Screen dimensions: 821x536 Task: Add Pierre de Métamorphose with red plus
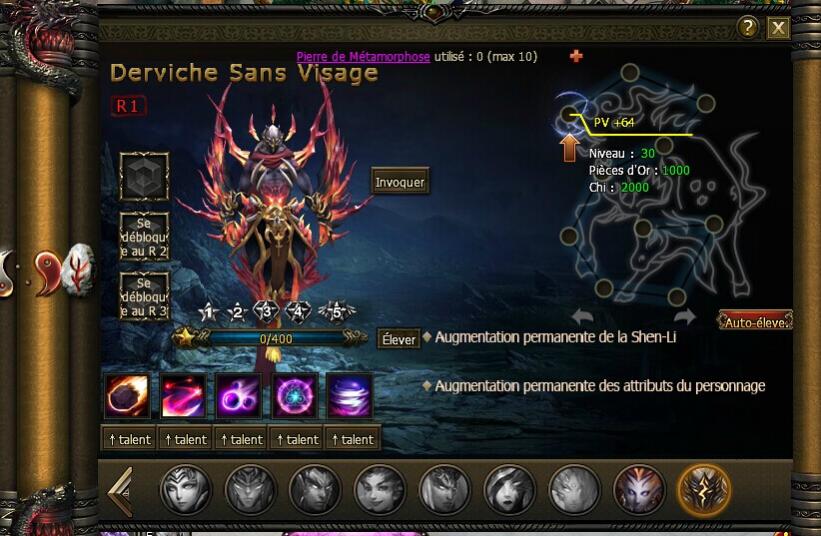pos(576,57)
